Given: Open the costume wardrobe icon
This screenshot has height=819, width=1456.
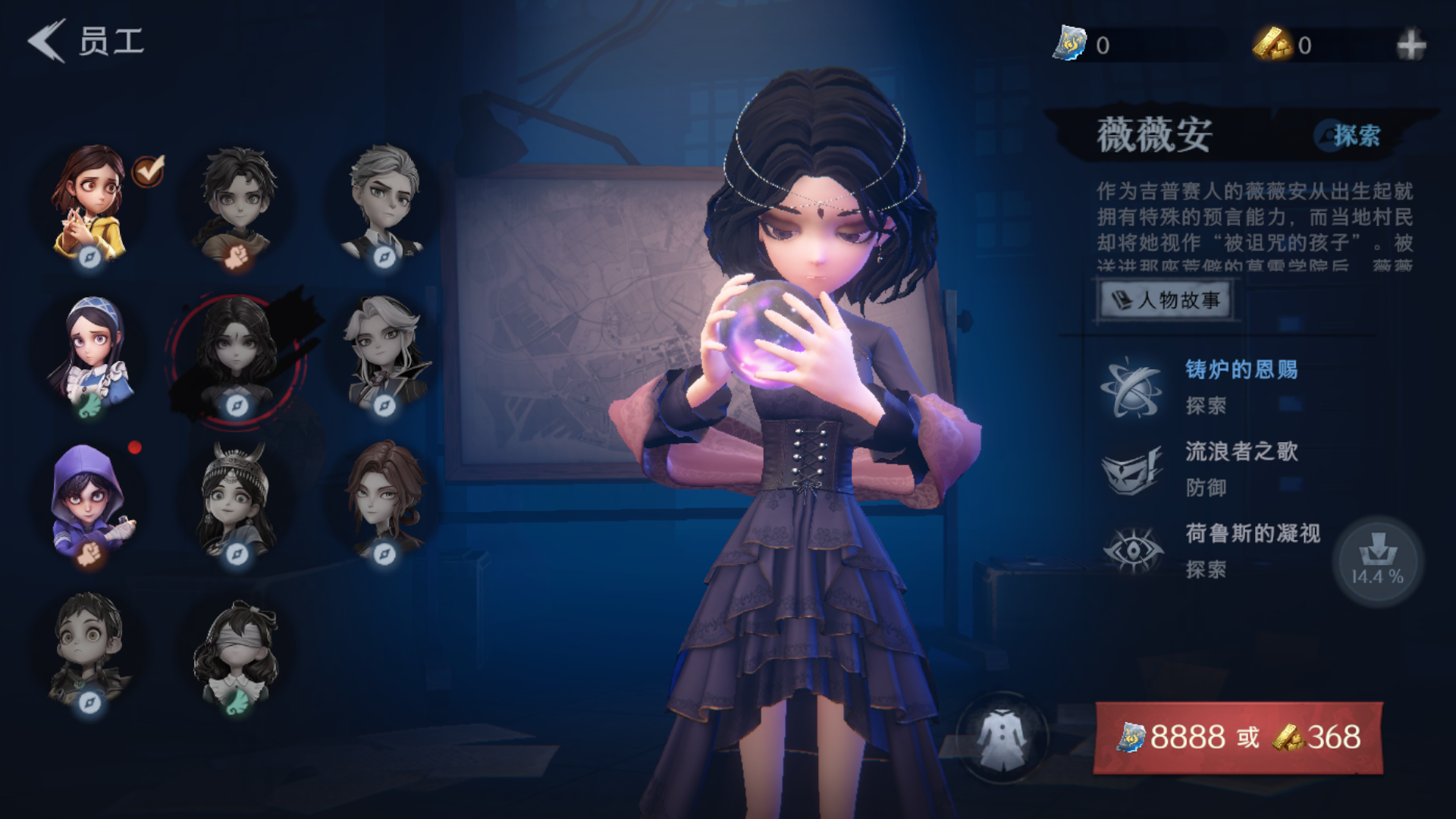Looking at the screenshot, I should 1002,738.
